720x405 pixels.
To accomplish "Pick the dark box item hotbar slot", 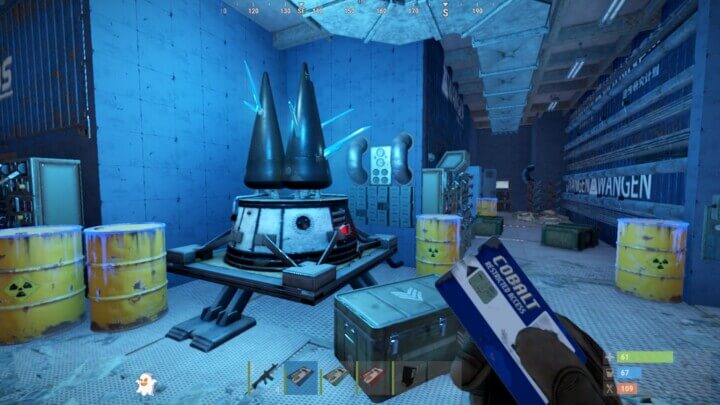I will tap(407, 377).
